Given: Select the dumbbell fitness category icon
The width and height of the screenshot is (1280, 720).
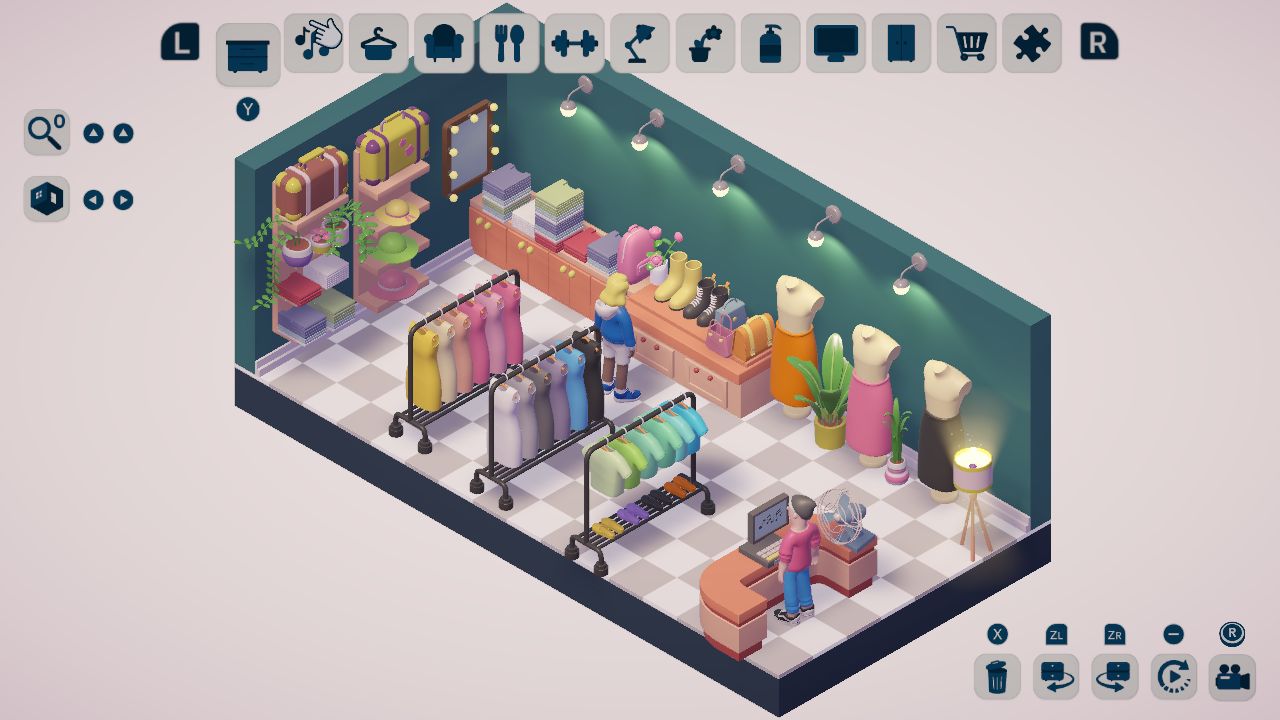Looking at the screenshot, I should (x=575, y=45).
